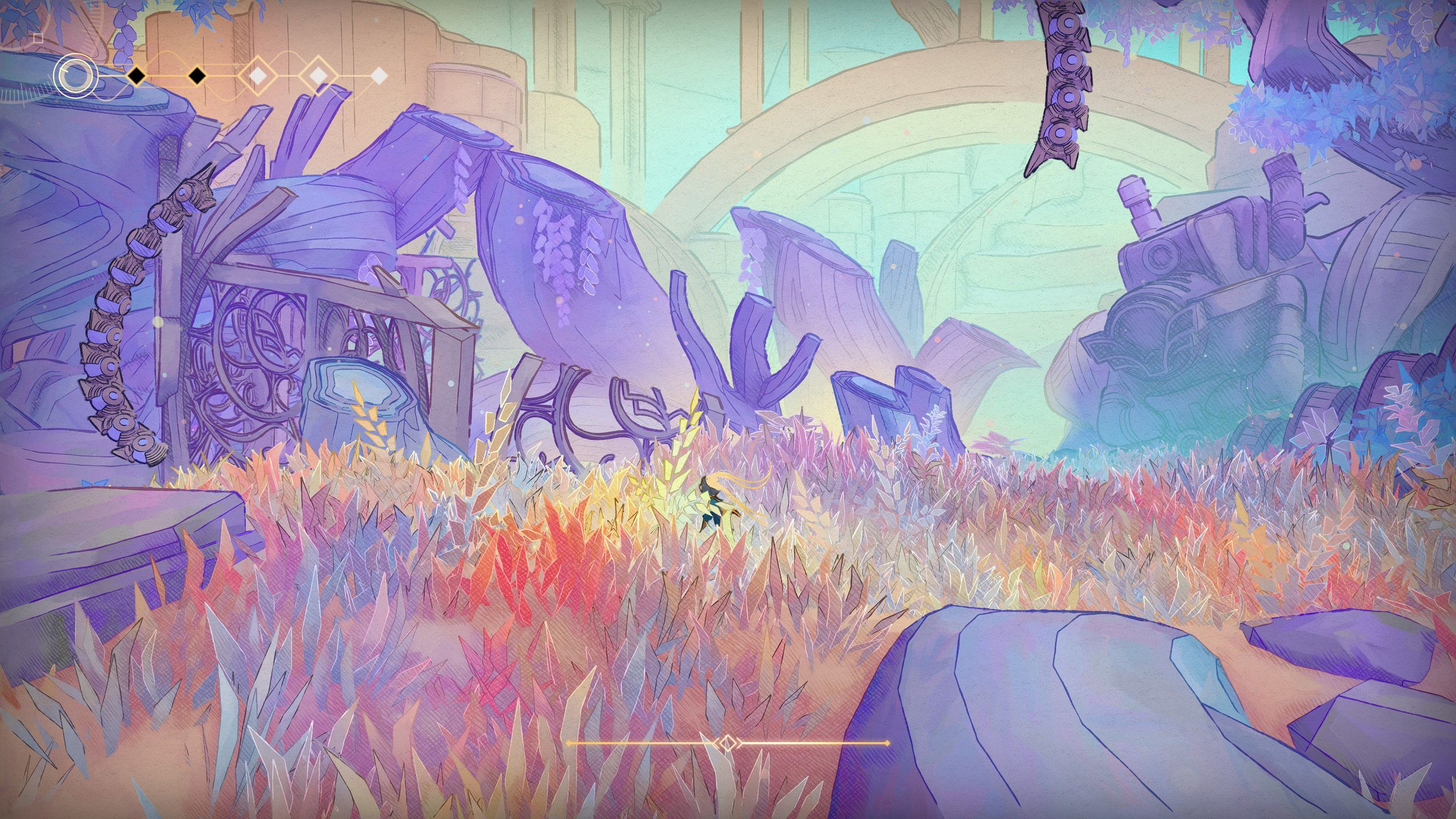1456x819 pixels.
Task: Select the first black diamond on the ability chain
Action: pyautogui.click(x=136, y=77)
